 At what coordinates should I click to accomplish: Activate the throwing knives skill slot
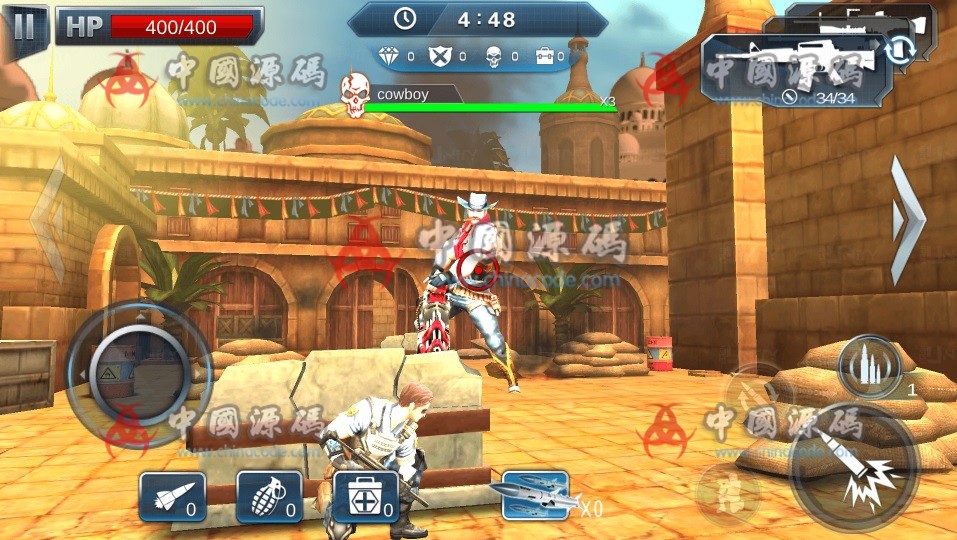pyautogui.click(x=536, y=494)
